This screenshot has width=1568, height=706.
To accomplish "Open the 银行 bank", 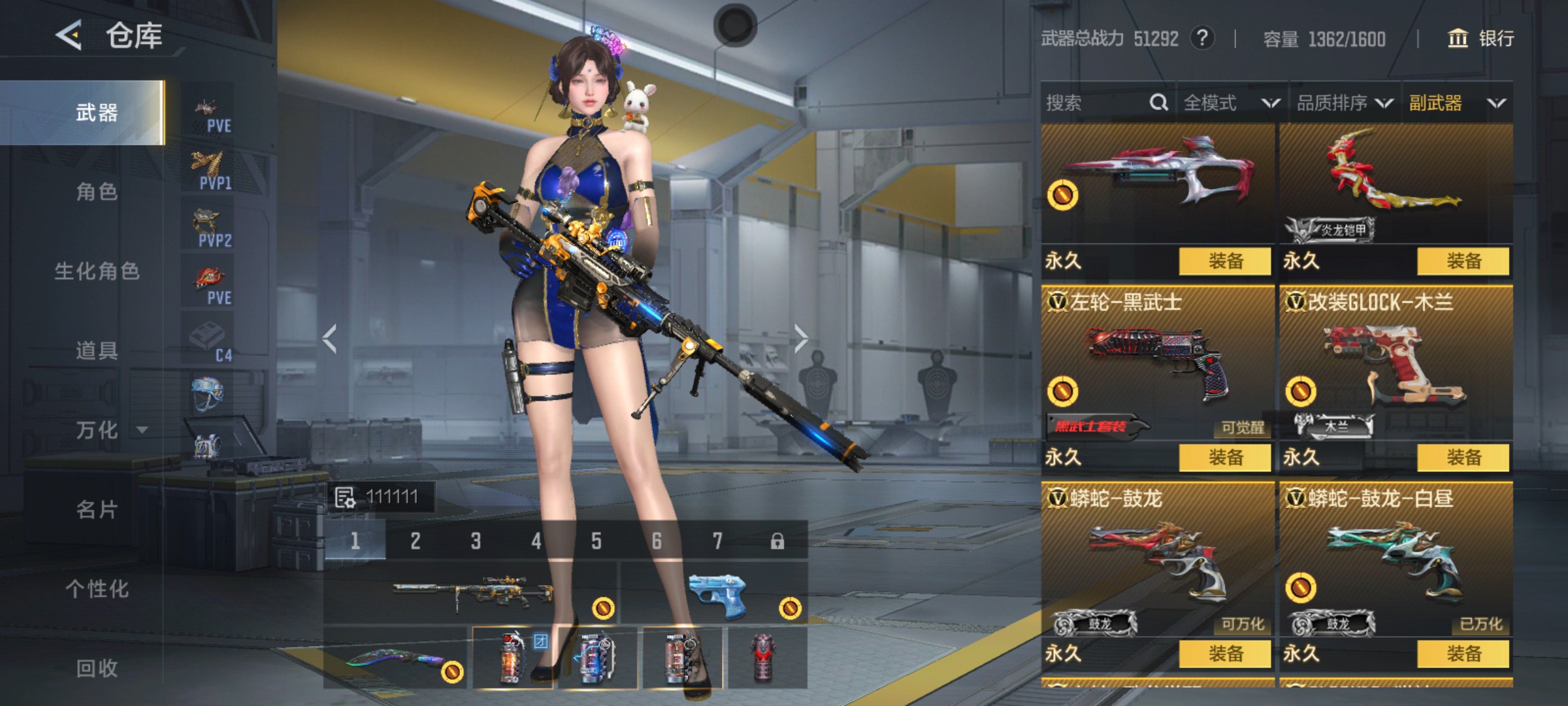I will tap(1481, 39).
